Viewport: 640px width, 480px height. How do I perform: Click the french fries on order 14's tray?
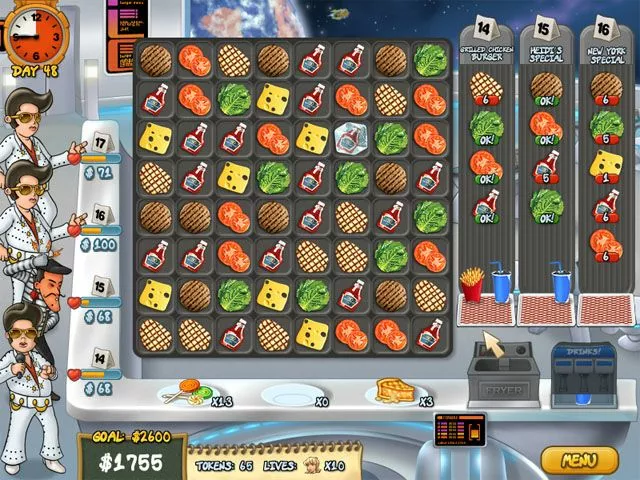471,285
